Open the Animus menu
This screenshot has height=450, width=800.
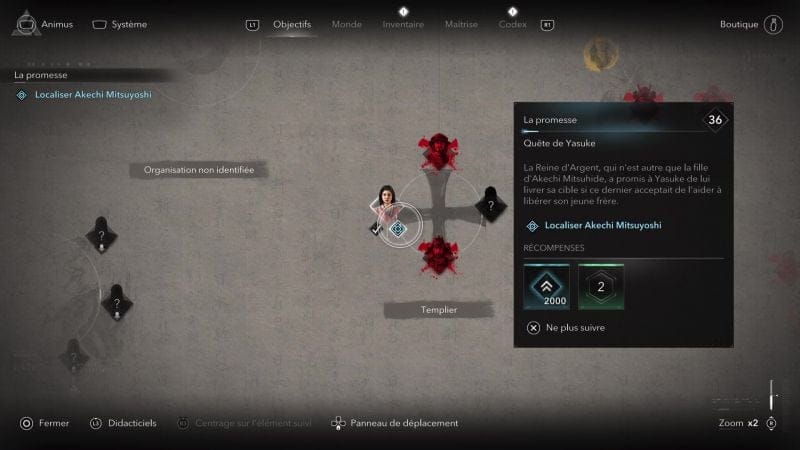pos(47,24)
